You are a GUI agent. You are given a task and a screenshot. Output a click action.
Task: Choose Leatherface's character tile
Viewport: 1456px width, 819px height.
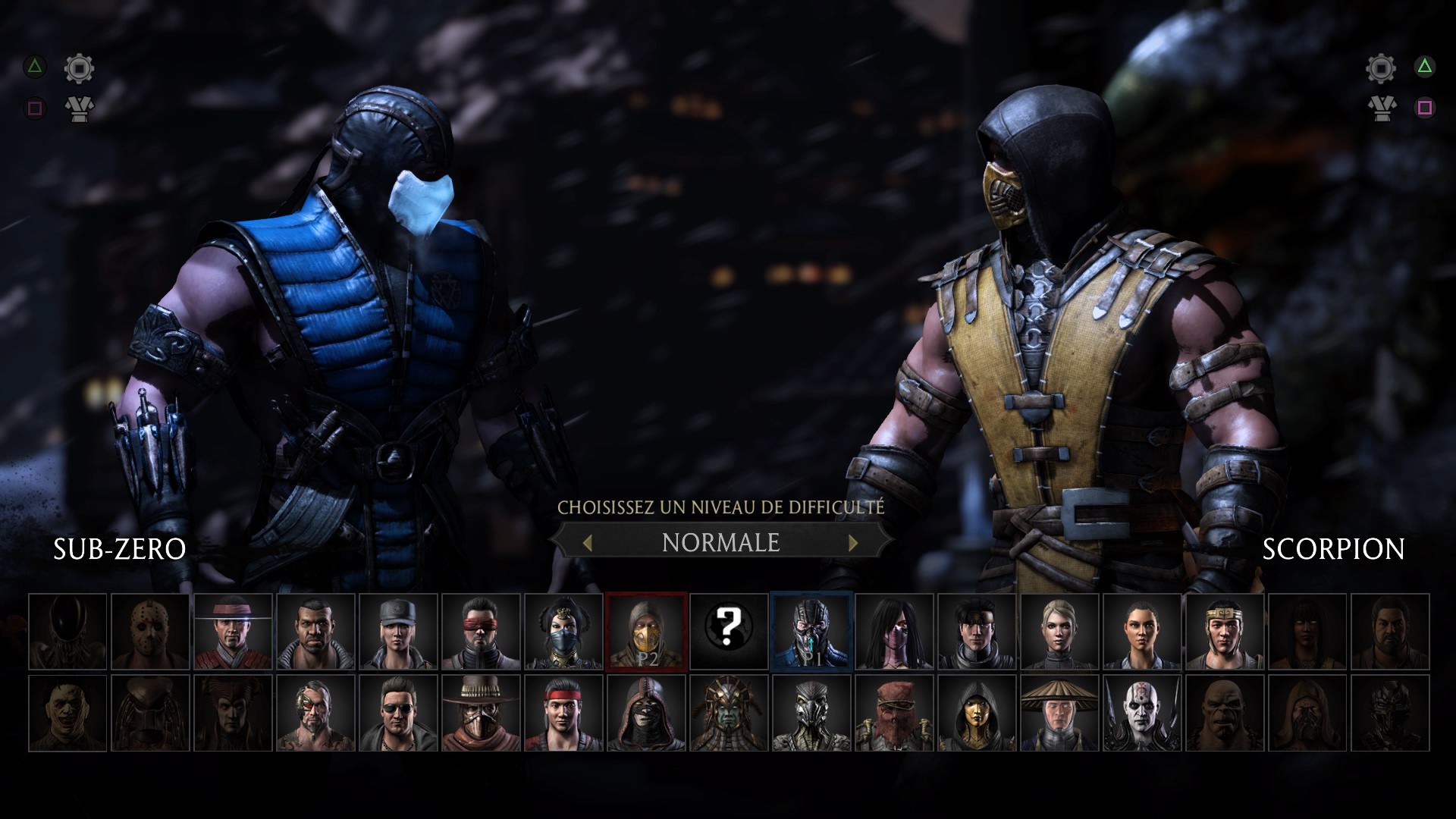click(x=67, y=714)
